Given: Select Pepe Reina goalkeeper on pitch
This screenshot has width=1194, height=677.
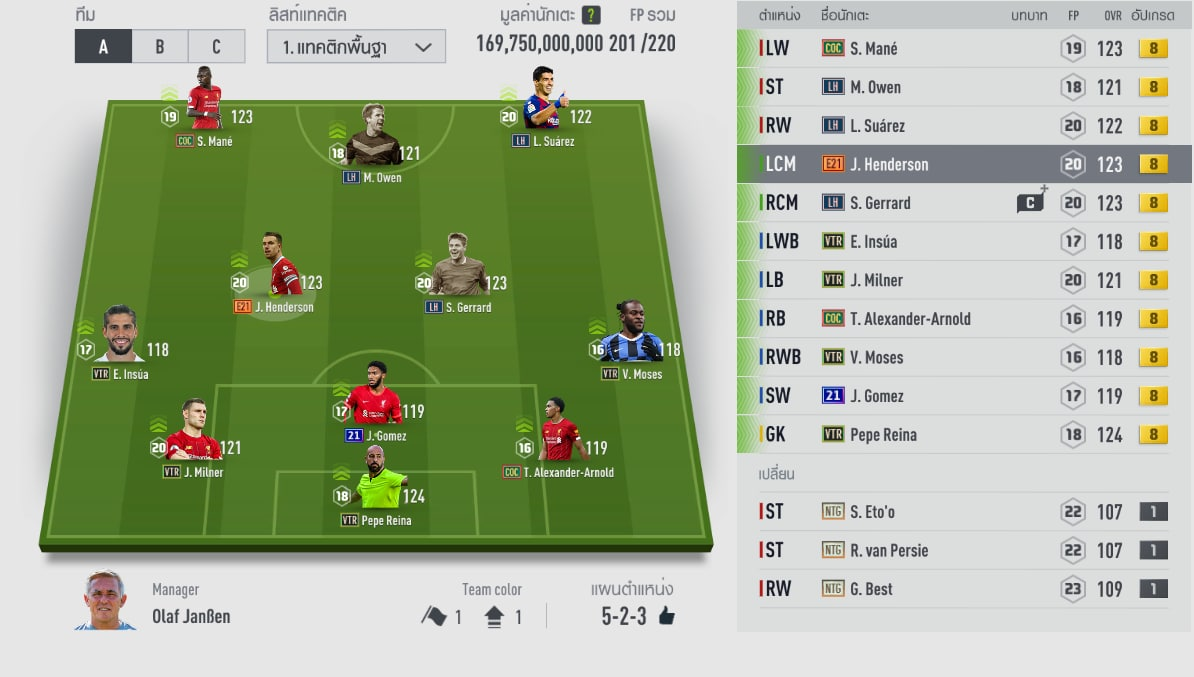Looking at the screenshot, I should coord(376,486).
